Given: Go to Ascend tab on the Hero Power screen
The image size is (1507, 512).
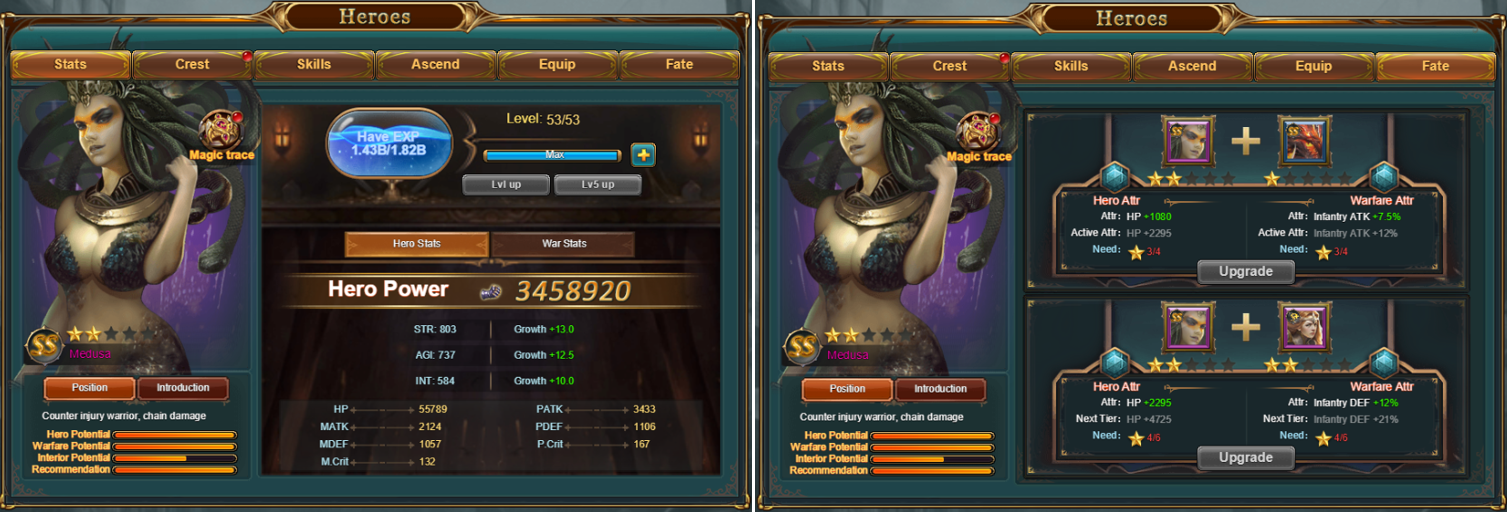Looking at the screenshot, I should click(x=436, y=65).
